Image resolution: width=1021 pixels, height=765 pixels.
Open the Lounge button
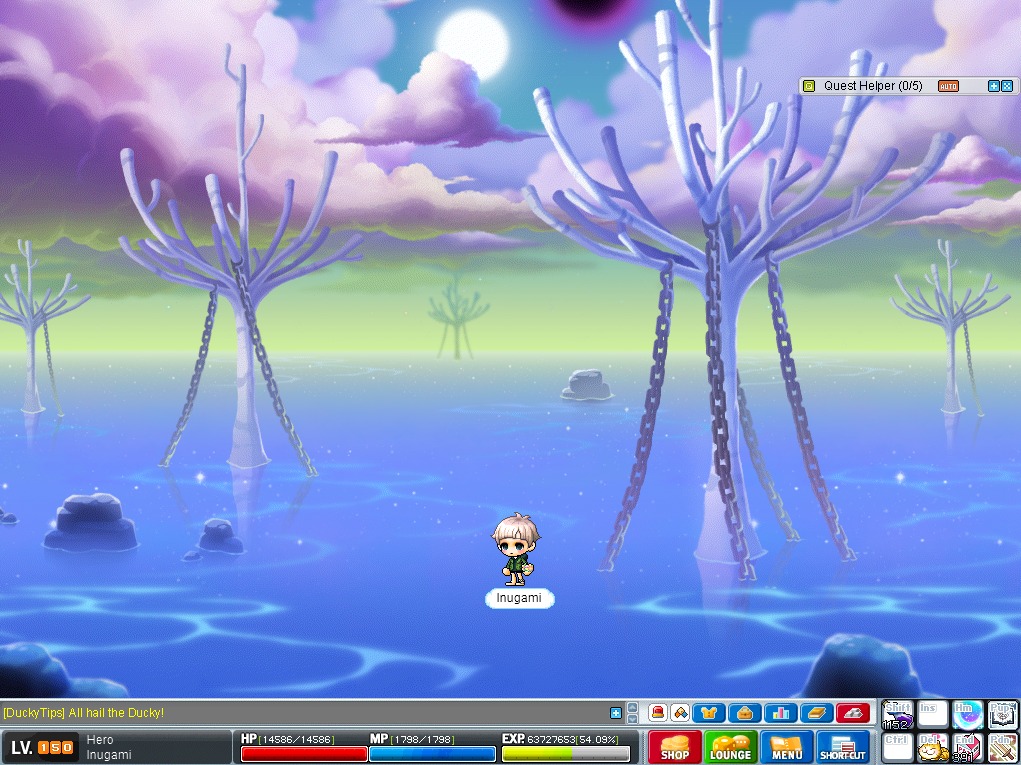[x=730, y=747]
